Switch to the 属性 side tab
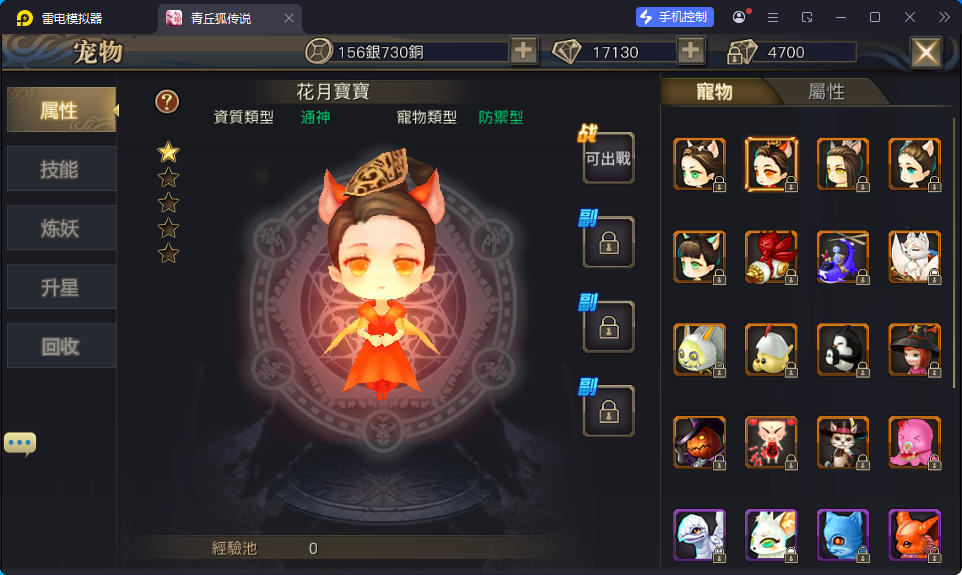This screenshot has height=575, width=962. tap(59, 110)
